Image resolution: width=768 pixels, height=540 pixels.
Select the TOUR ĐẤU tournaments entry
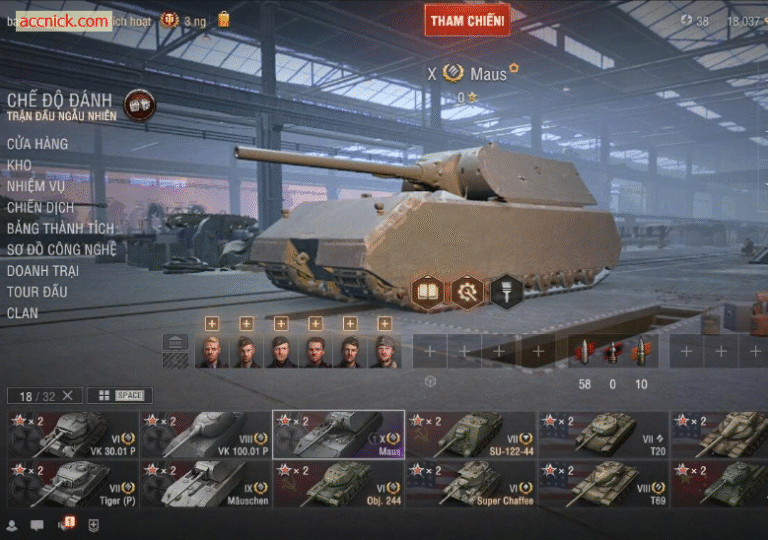[x=37, y=291]
